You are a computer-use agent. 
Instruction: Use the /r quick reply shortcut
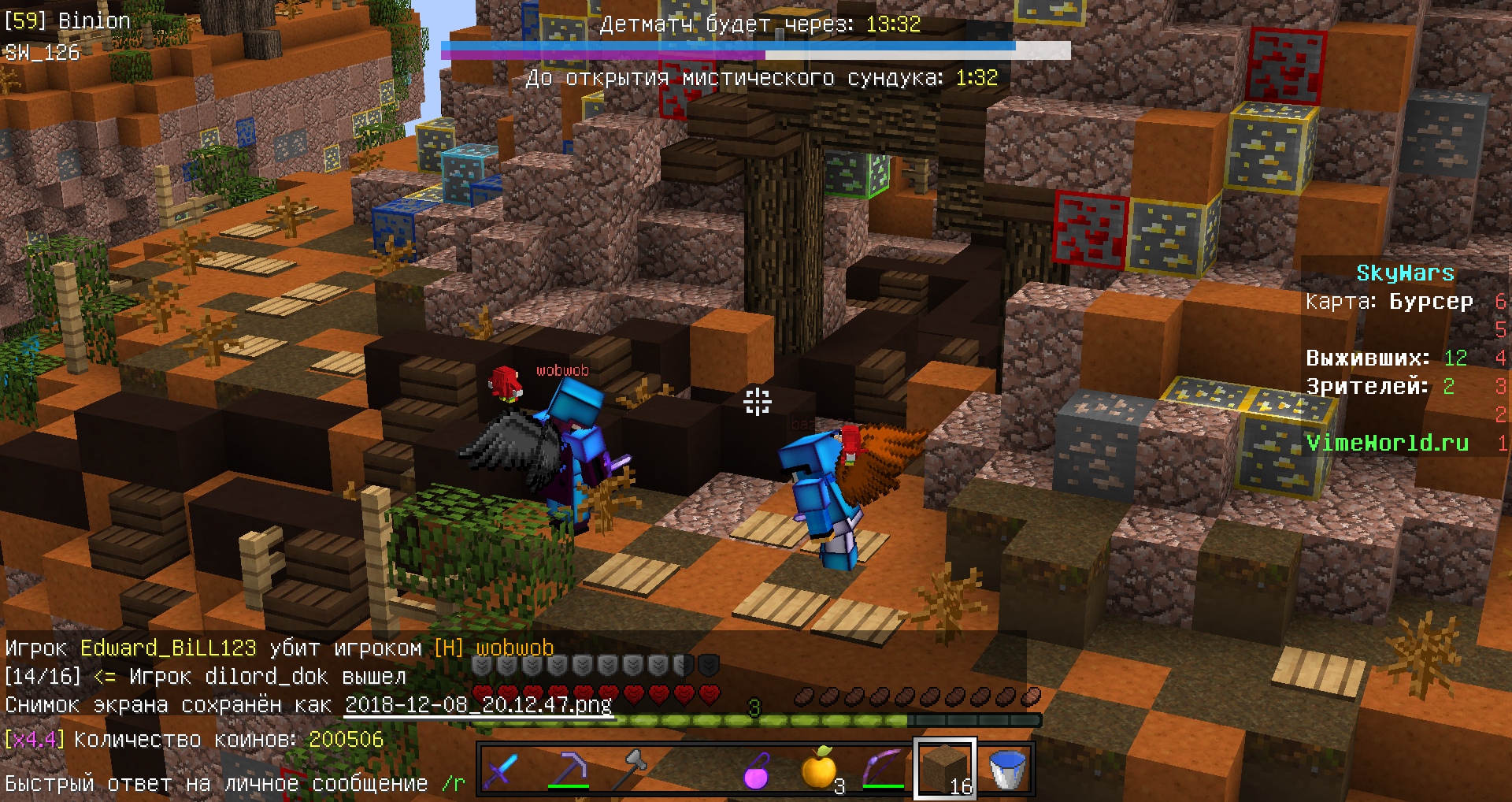451,783
